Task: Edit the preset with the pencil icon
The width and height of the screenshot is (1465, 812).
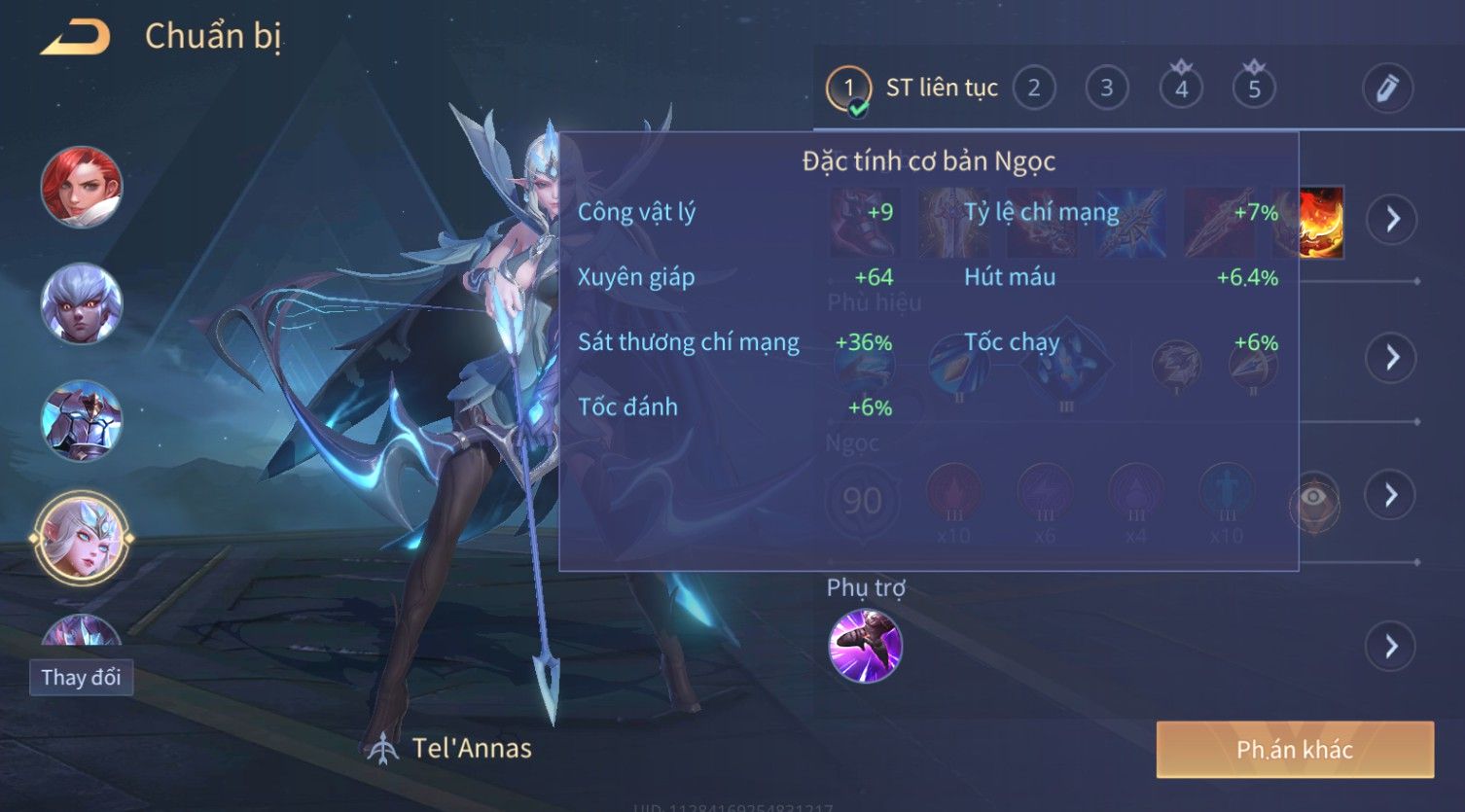Action: tap(1386, 88)
